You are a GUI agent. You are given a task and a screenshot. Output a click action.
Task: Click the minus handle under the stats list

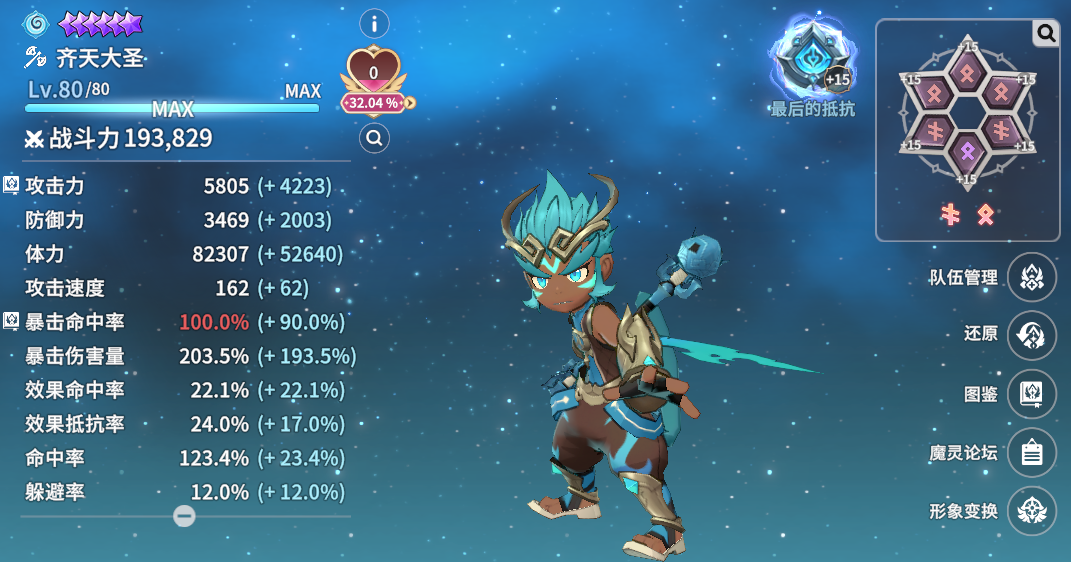184,516
